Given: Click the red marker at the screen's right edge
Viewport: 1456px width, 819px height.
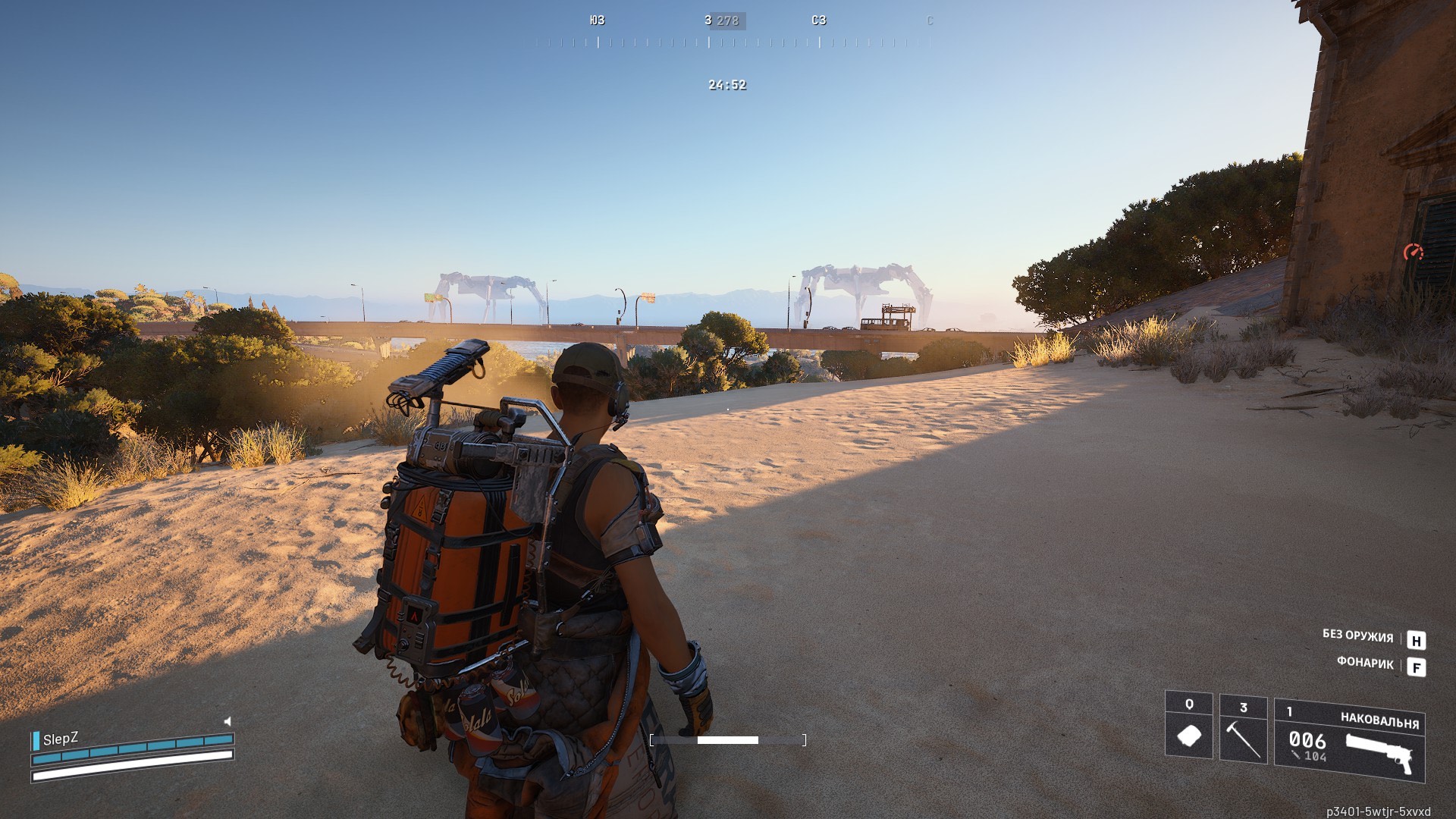Looking at the screenshot, I should [1414, 253].
